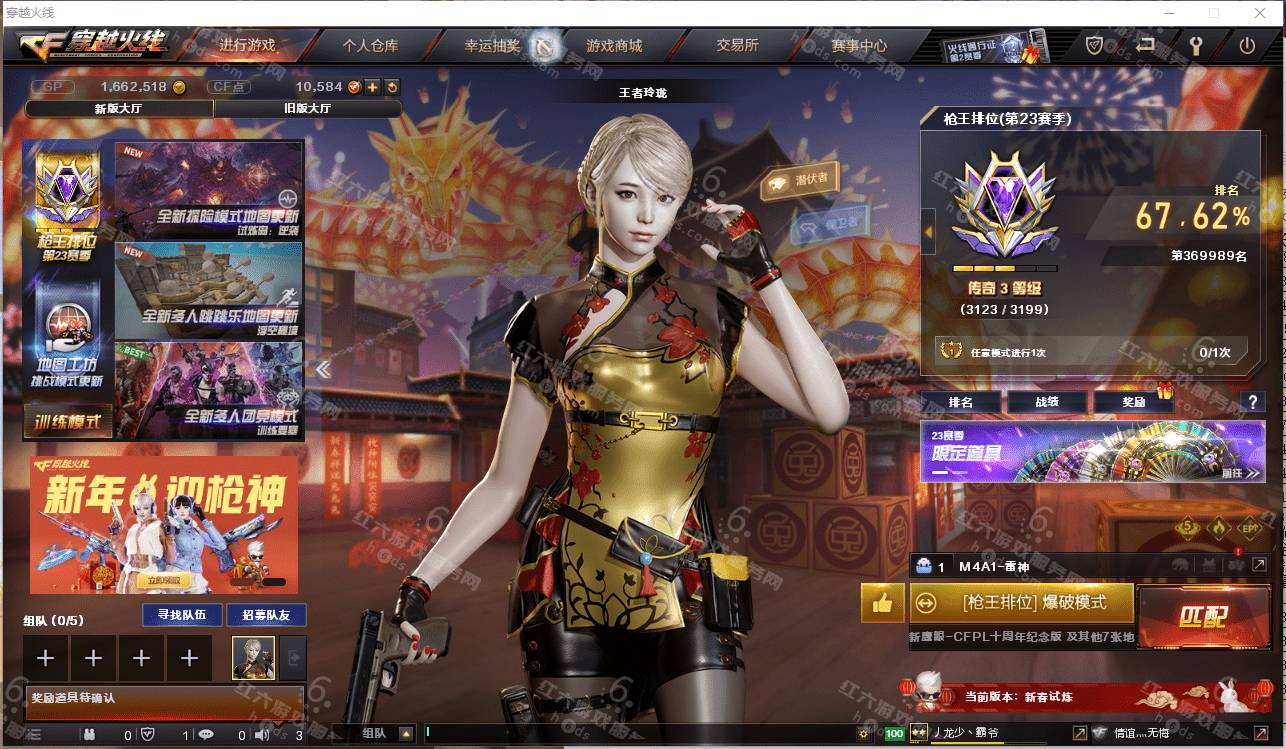1286x749 pixels.
Task: Click 招募队友 recruit button
Action: pyautogui.click(x=266, y=615)
